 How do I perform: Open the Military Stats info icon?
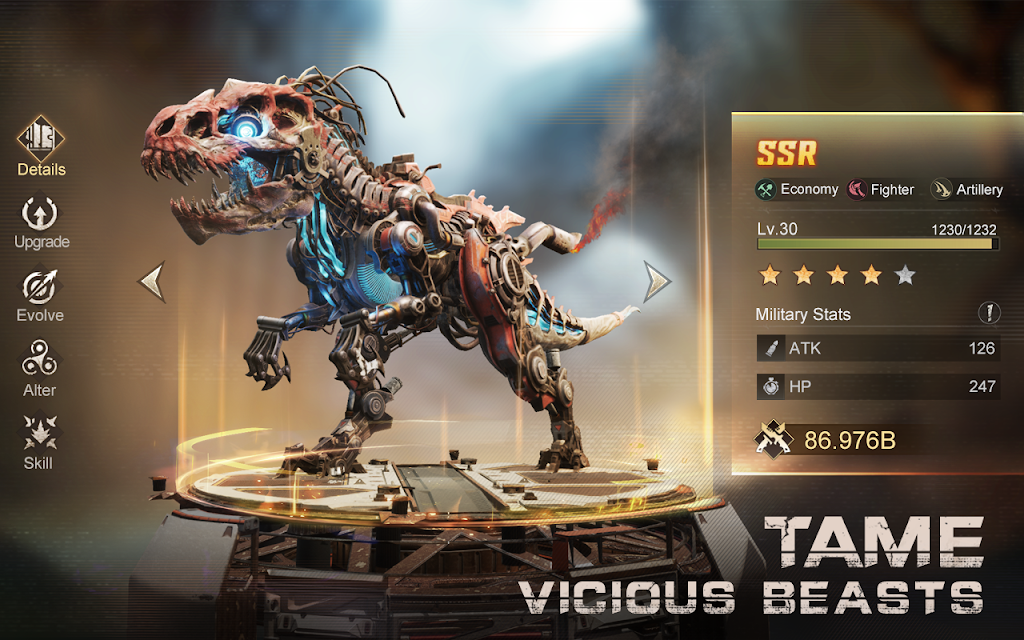[x=988, y=313]
